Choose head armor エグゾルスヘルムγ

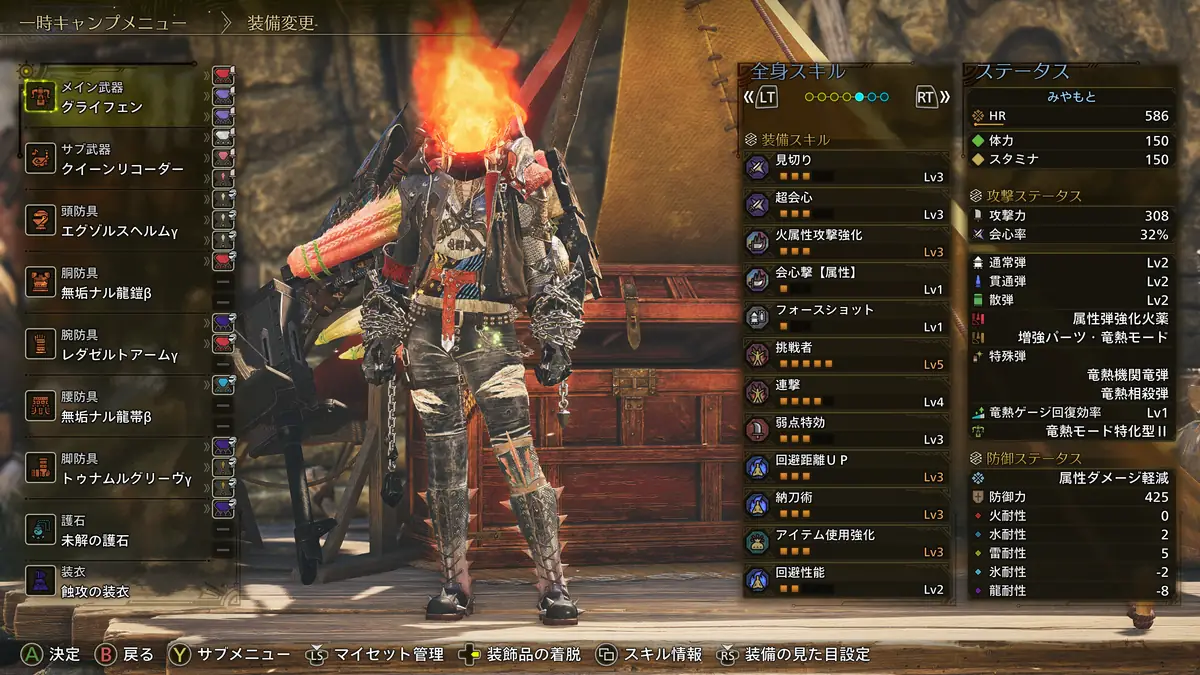pyautogui.click(x=110, y=222)
